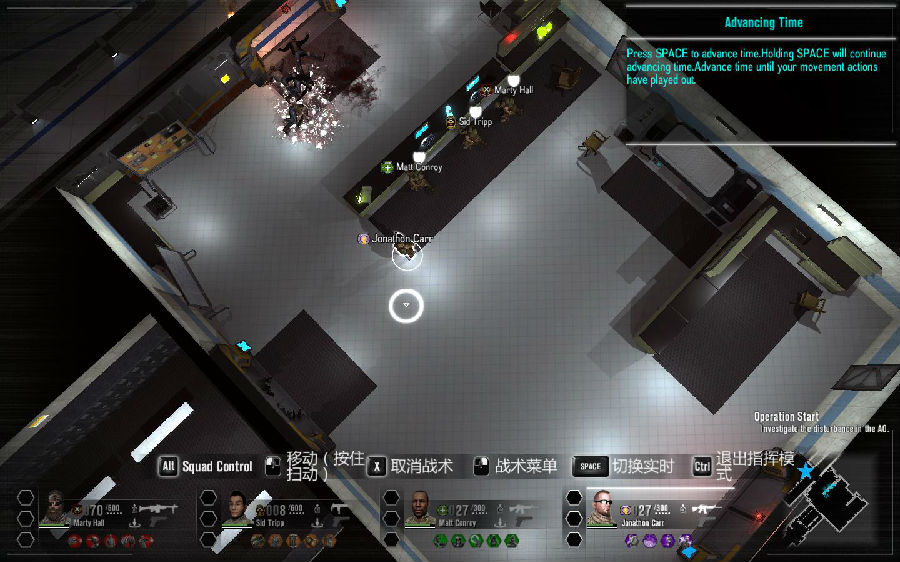Select Matt Conroy's squad portrait
The image size is (900, 562).
coord(419,508)
